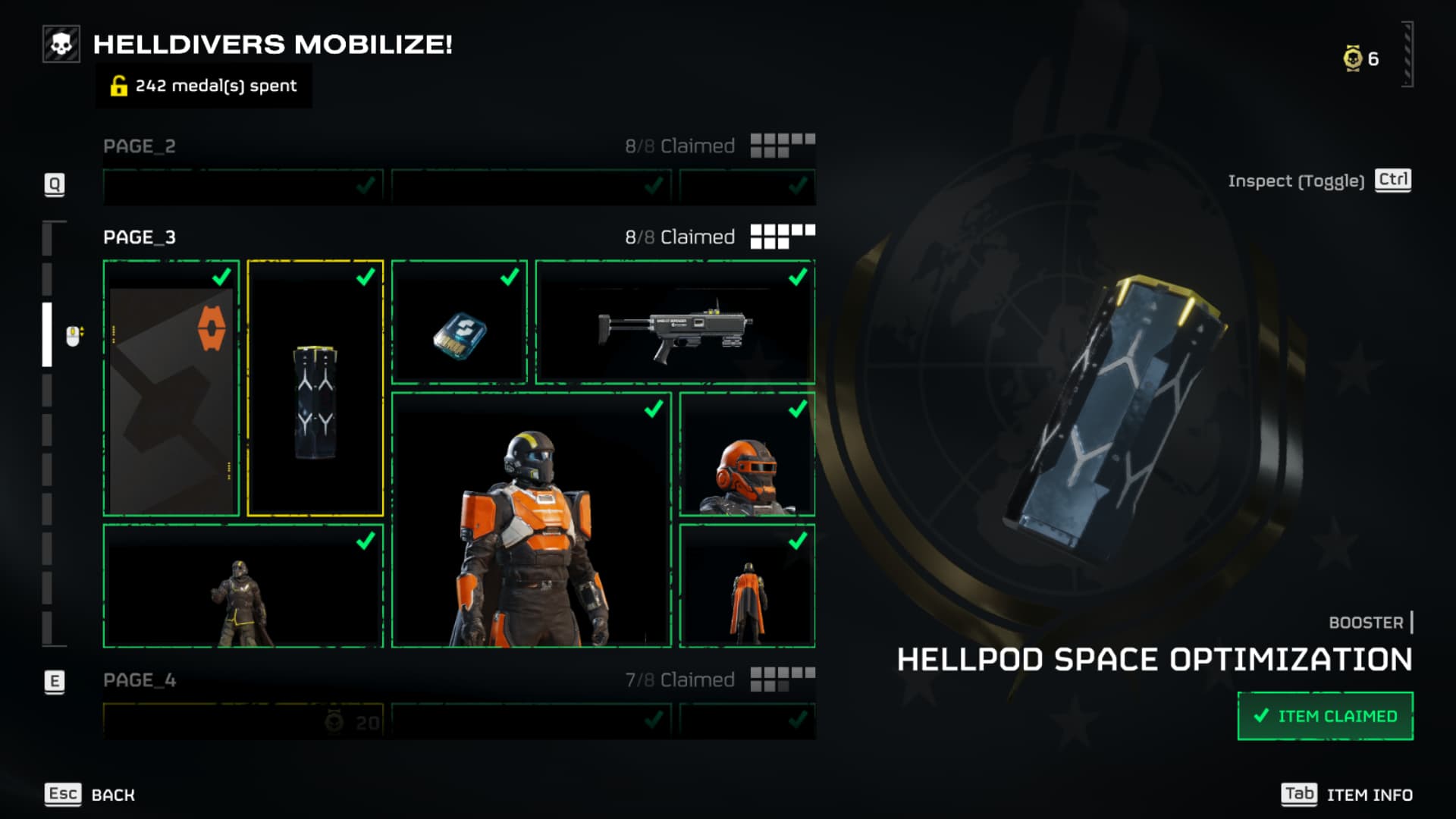Choose the blue Super Credits tile

click(x=460, y=322)
